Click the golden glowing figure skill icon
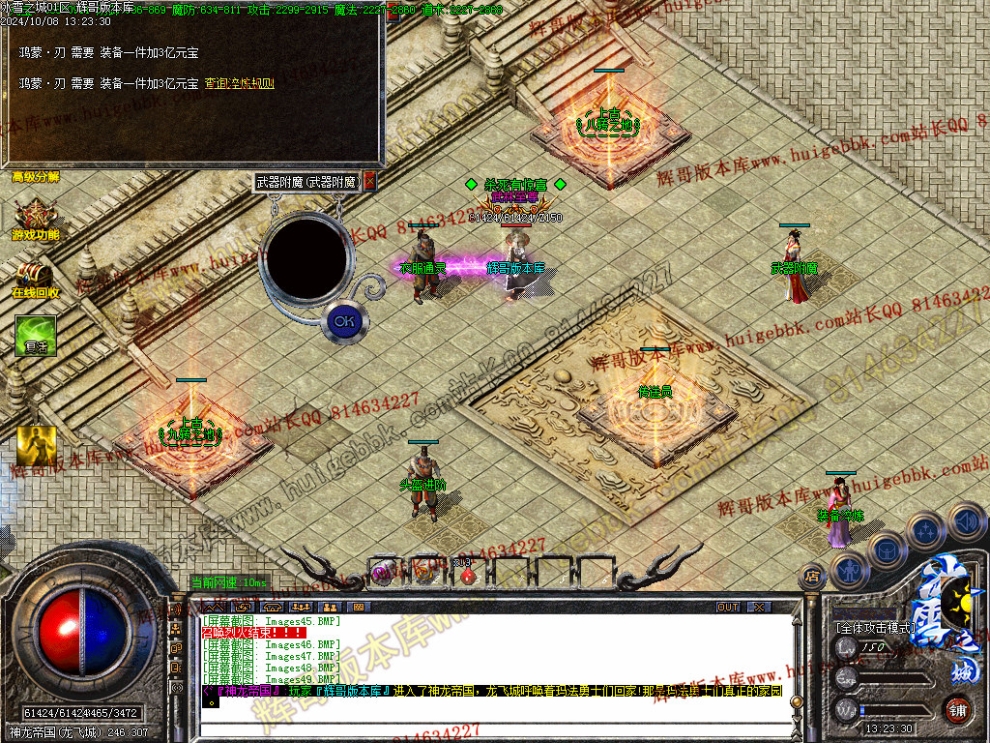Image resolution: width=990 pixels, height=743 pixels. tap(35, 447)
